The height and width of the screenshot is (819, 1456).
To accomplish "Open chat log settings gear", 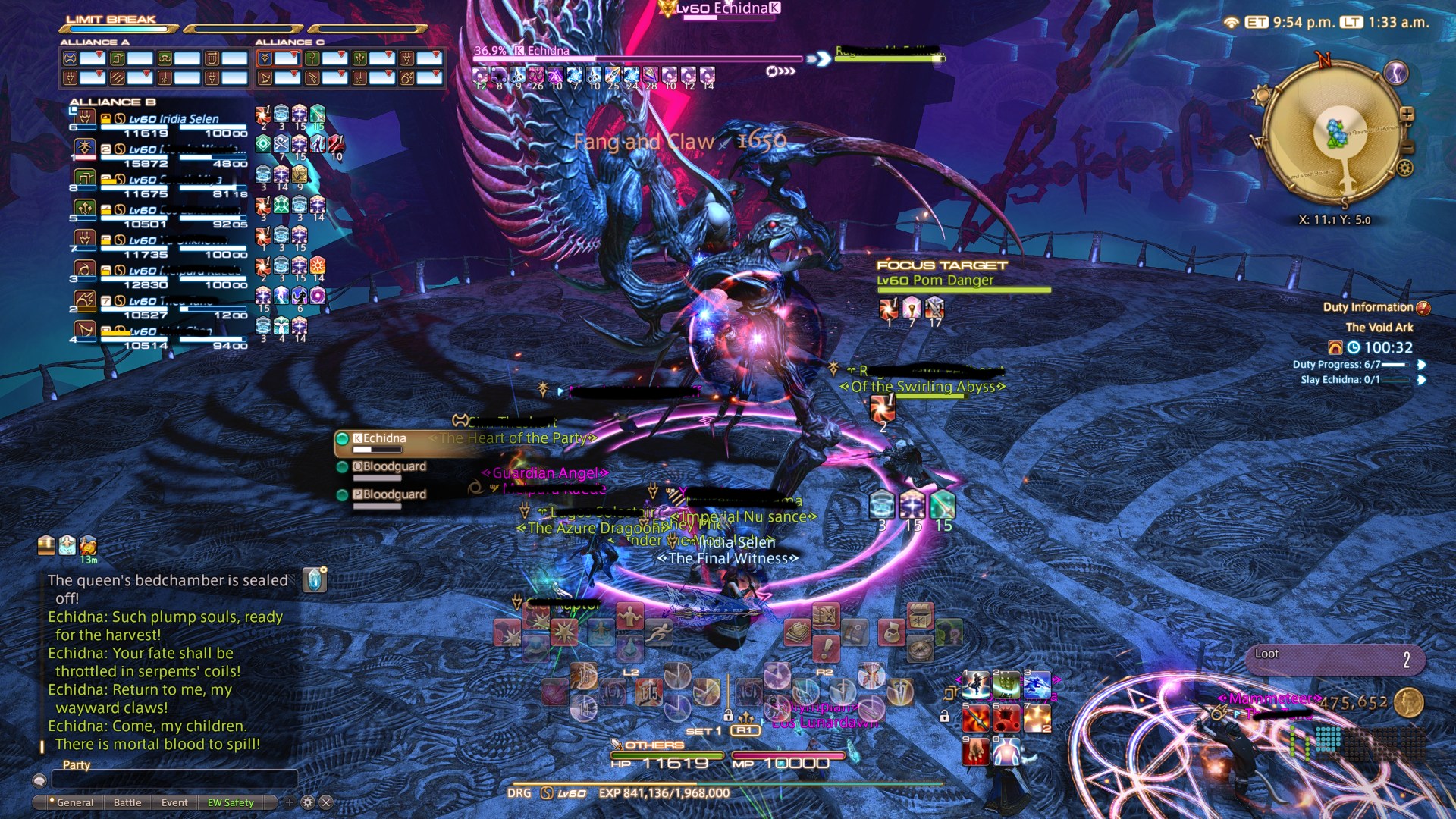I will [x=308, y=802].
